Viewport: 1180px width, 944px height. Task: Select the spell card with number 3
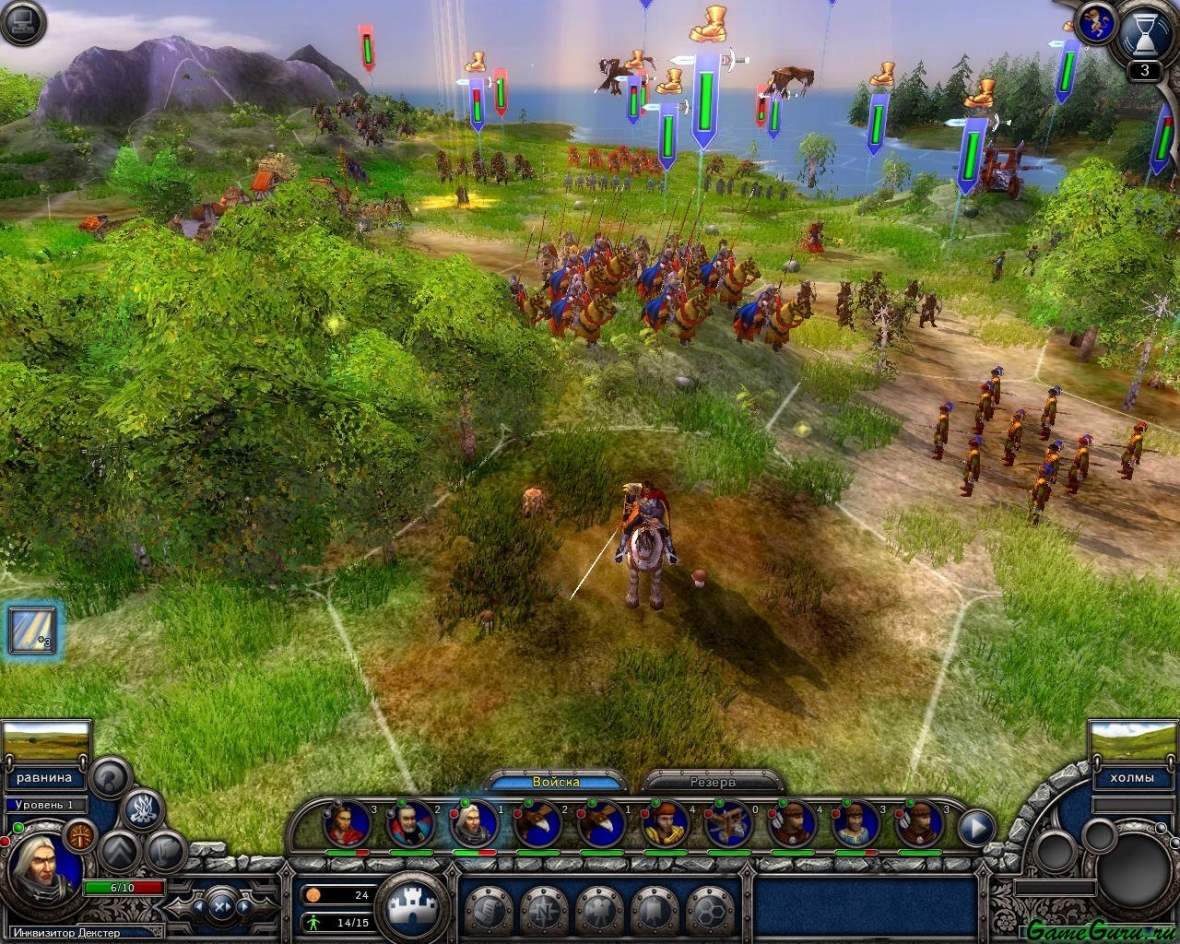pos(32,630)
